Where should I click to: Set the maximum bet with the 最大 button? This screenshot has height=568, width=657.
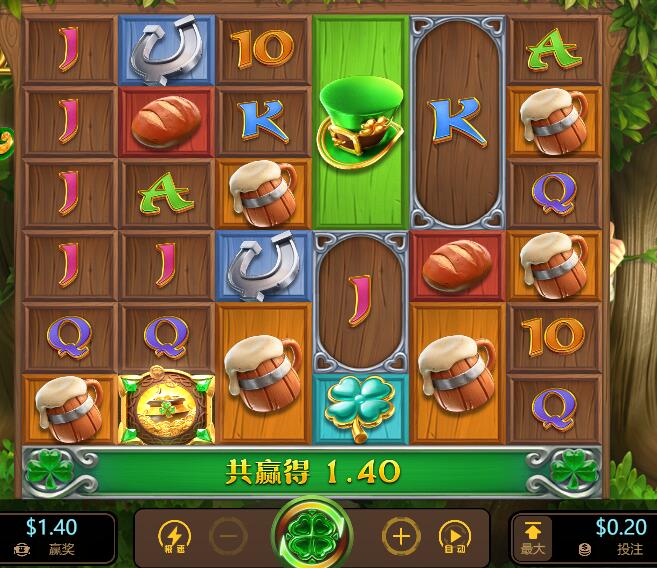coord(532,537)
